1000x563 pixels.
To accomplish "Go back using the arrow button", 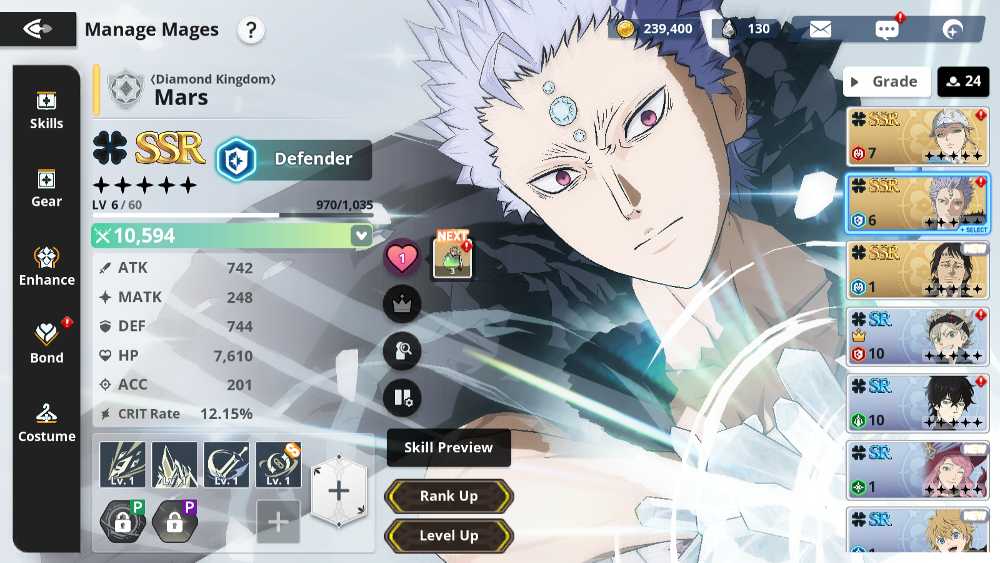I will coord(37,29).
